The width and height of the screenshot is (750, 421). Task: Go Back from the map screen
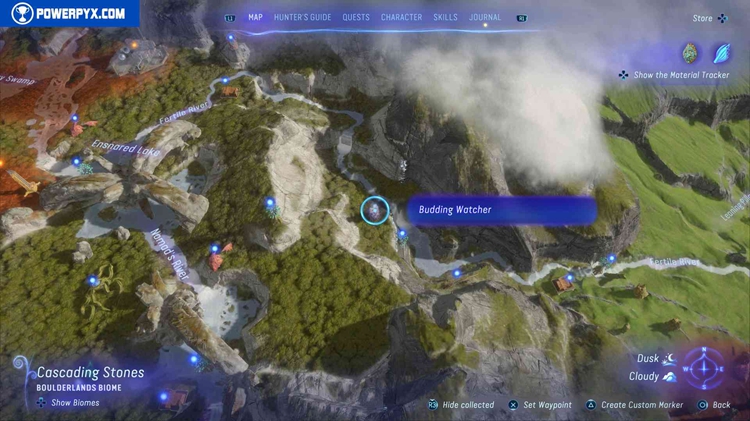click(715, 405)
